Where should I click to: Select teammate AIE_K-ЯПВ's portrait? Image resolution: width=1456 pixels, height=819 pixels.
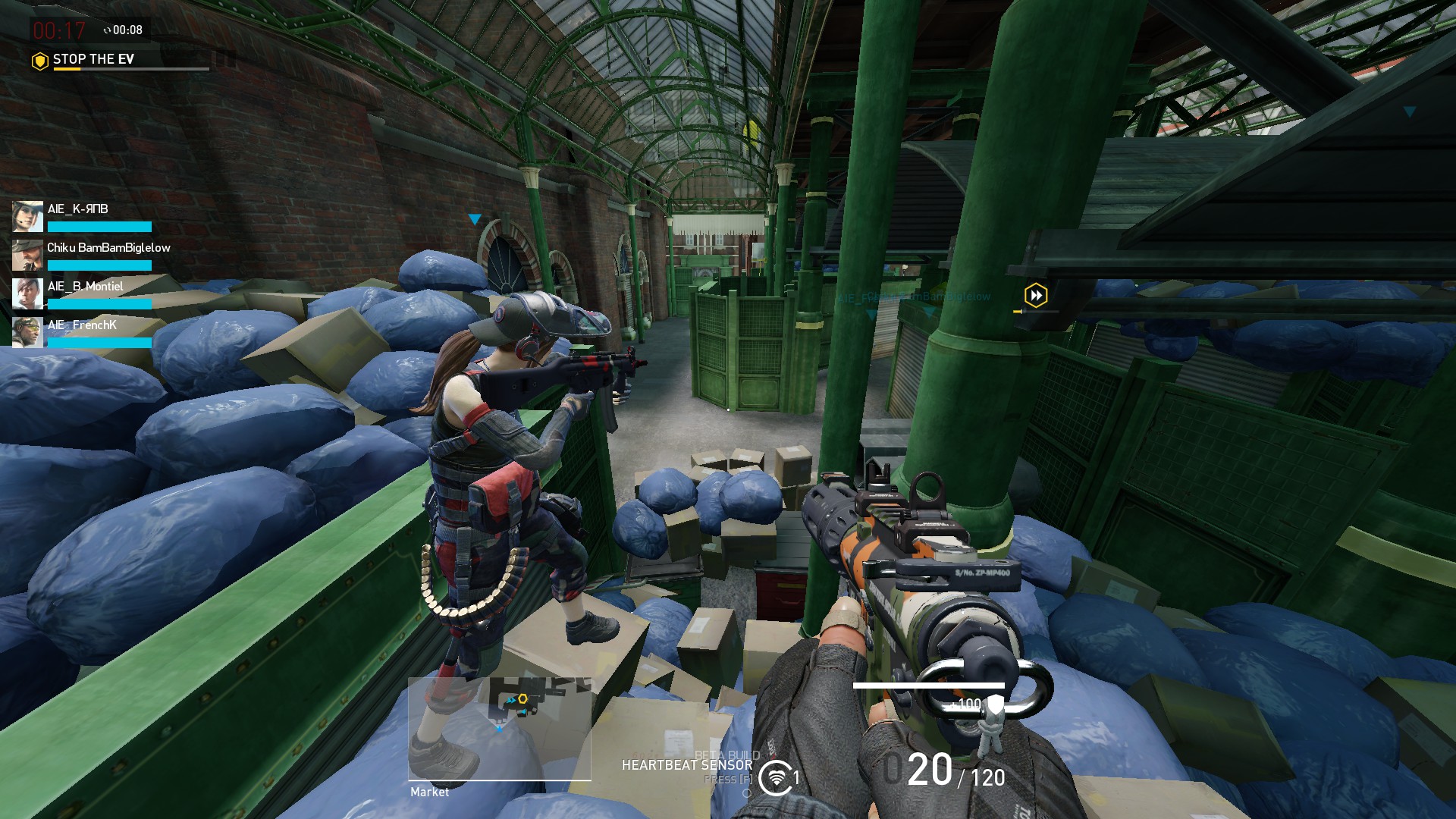pyautogui.click(x=27, y=216)
